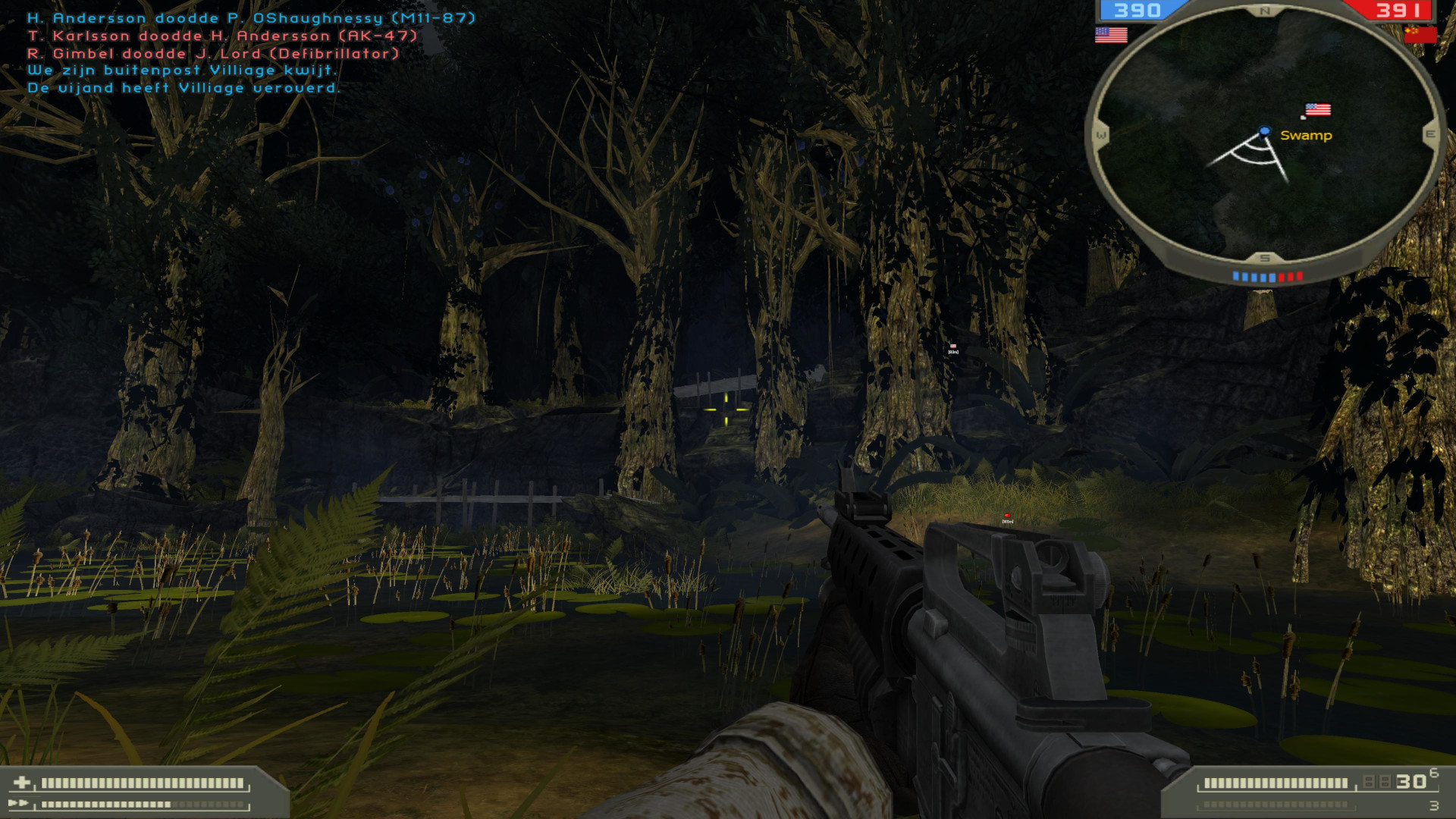Screen dimensions: 1456x819
Task: Click the player position arrow on the minimap
Action: 1264,130
